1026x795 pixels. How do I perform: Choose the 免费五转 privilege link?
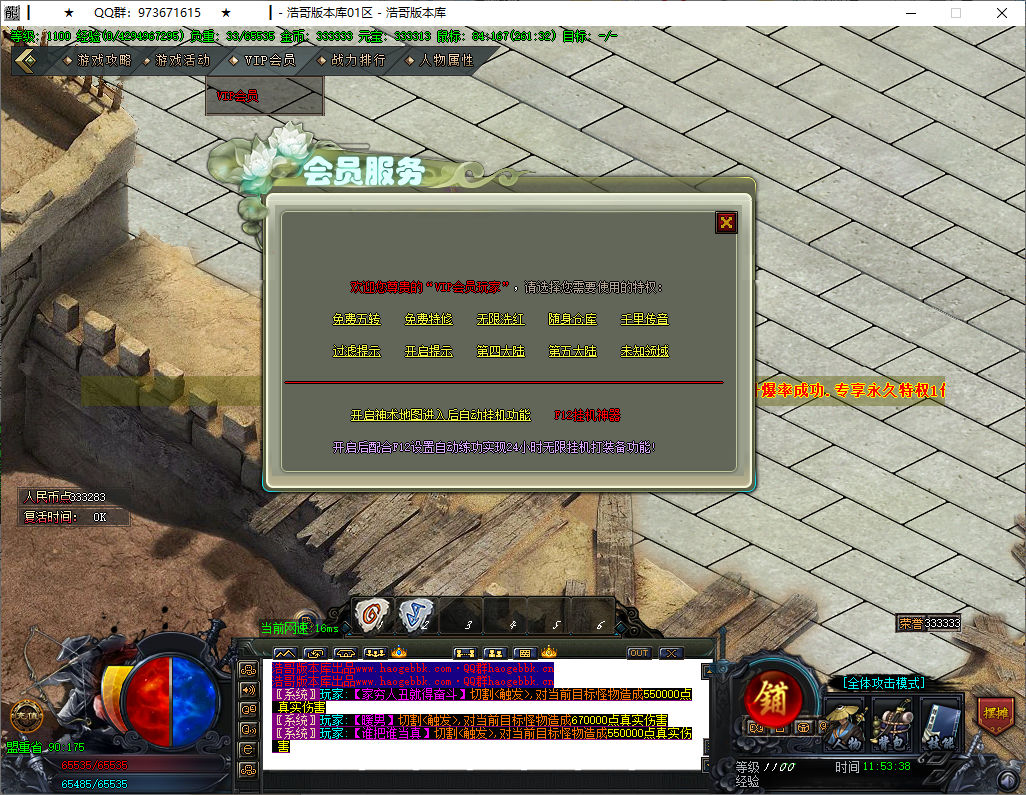[356, 319]
